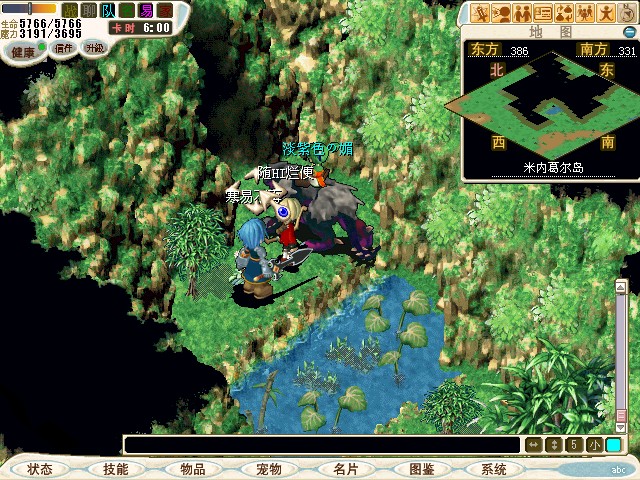Open the 技能 skills menu

(115, 469)
